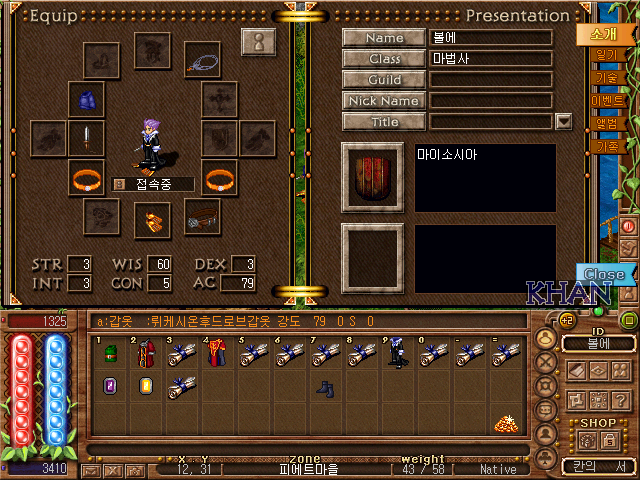Open the 일기 tab

pos(606,56)
